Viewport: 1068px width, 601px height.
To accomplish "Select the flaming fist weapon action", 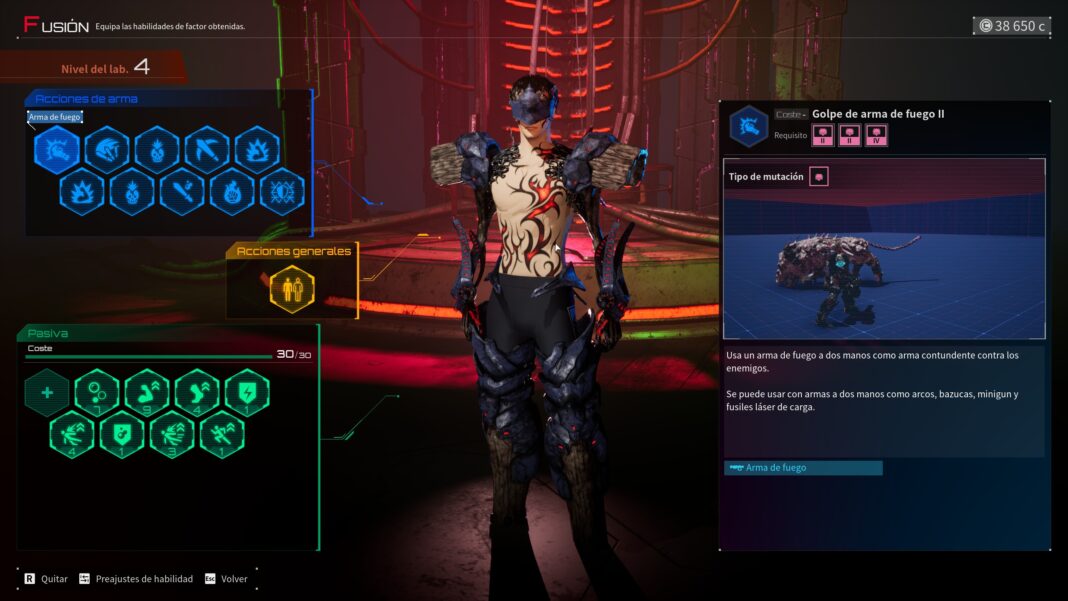I will tap(232, 192).
